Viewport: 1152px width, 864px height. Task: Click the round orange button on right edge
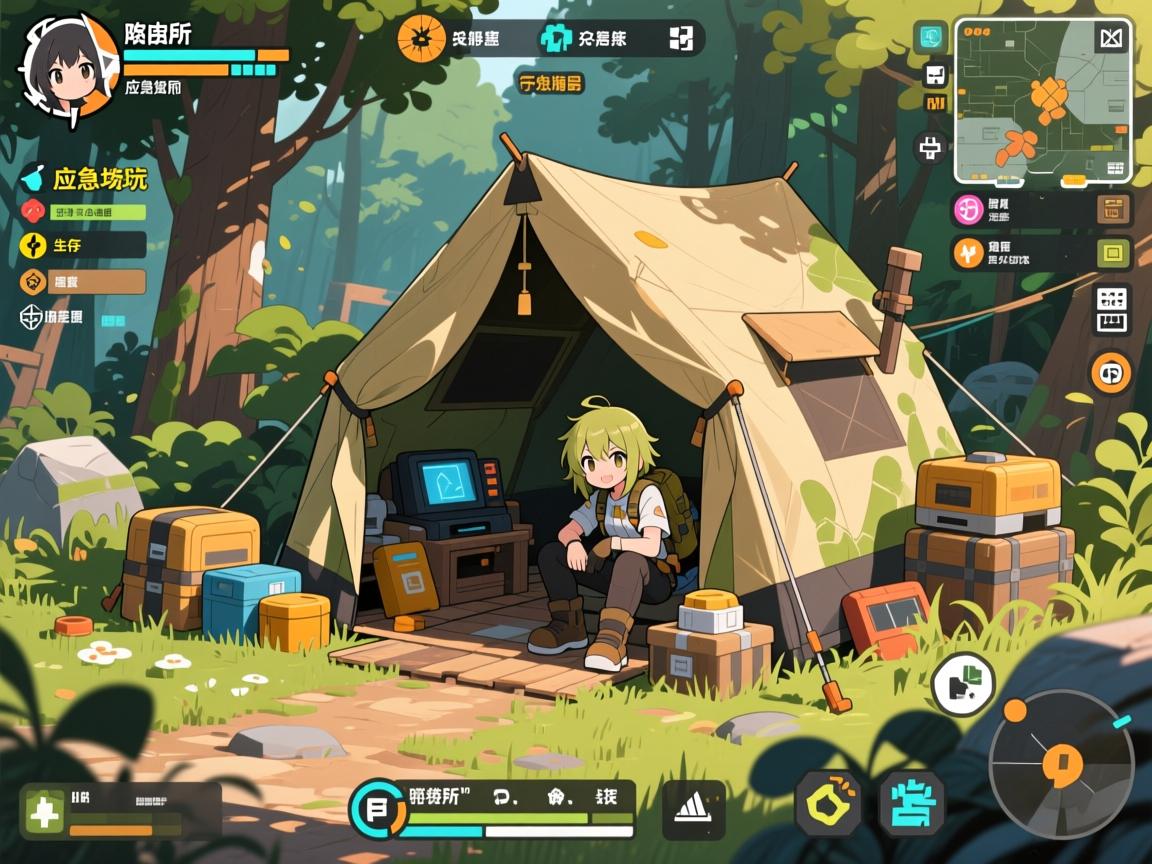click(1111, 373)
